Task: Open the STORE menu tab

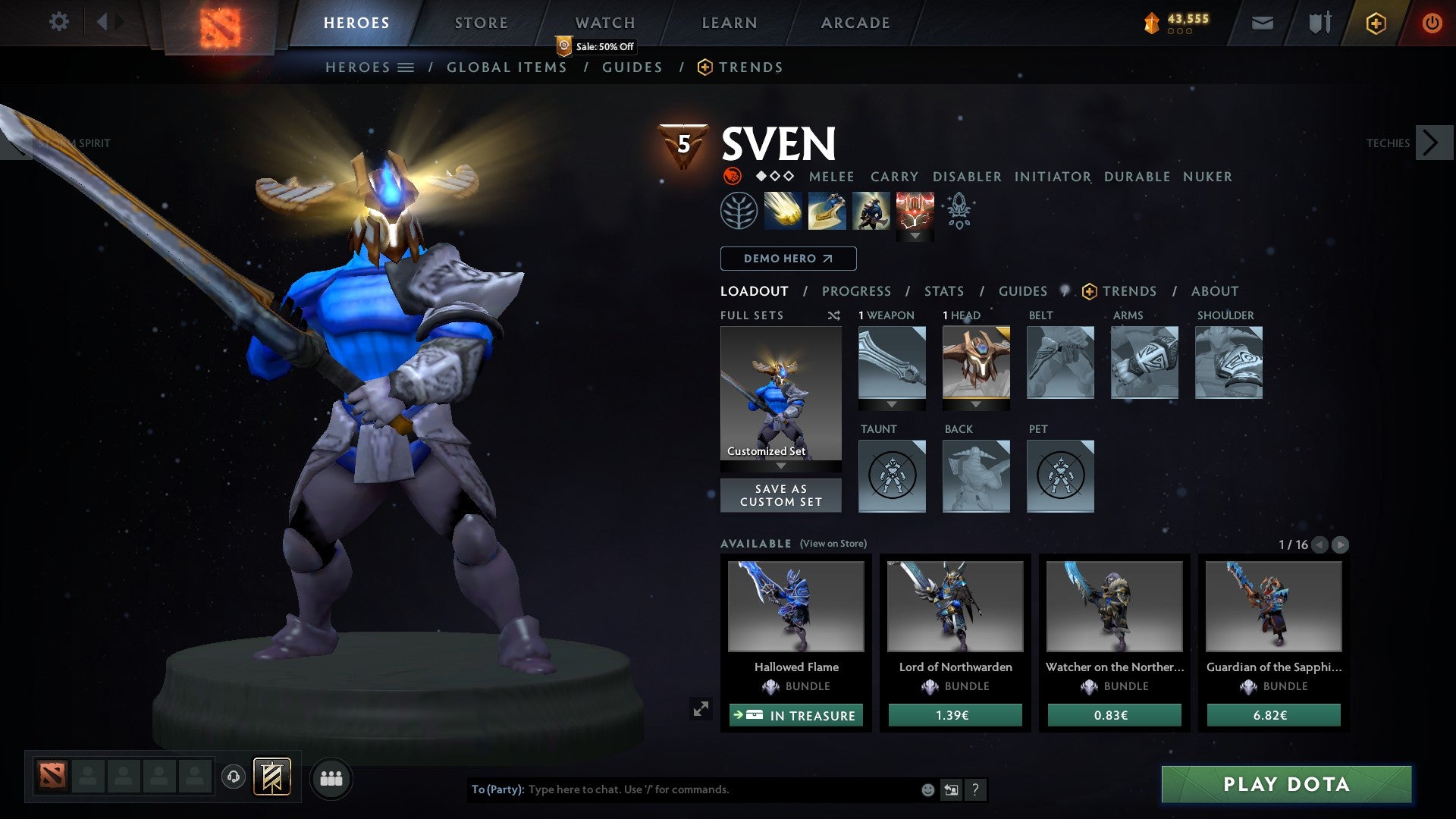Action: pos(480,22)
